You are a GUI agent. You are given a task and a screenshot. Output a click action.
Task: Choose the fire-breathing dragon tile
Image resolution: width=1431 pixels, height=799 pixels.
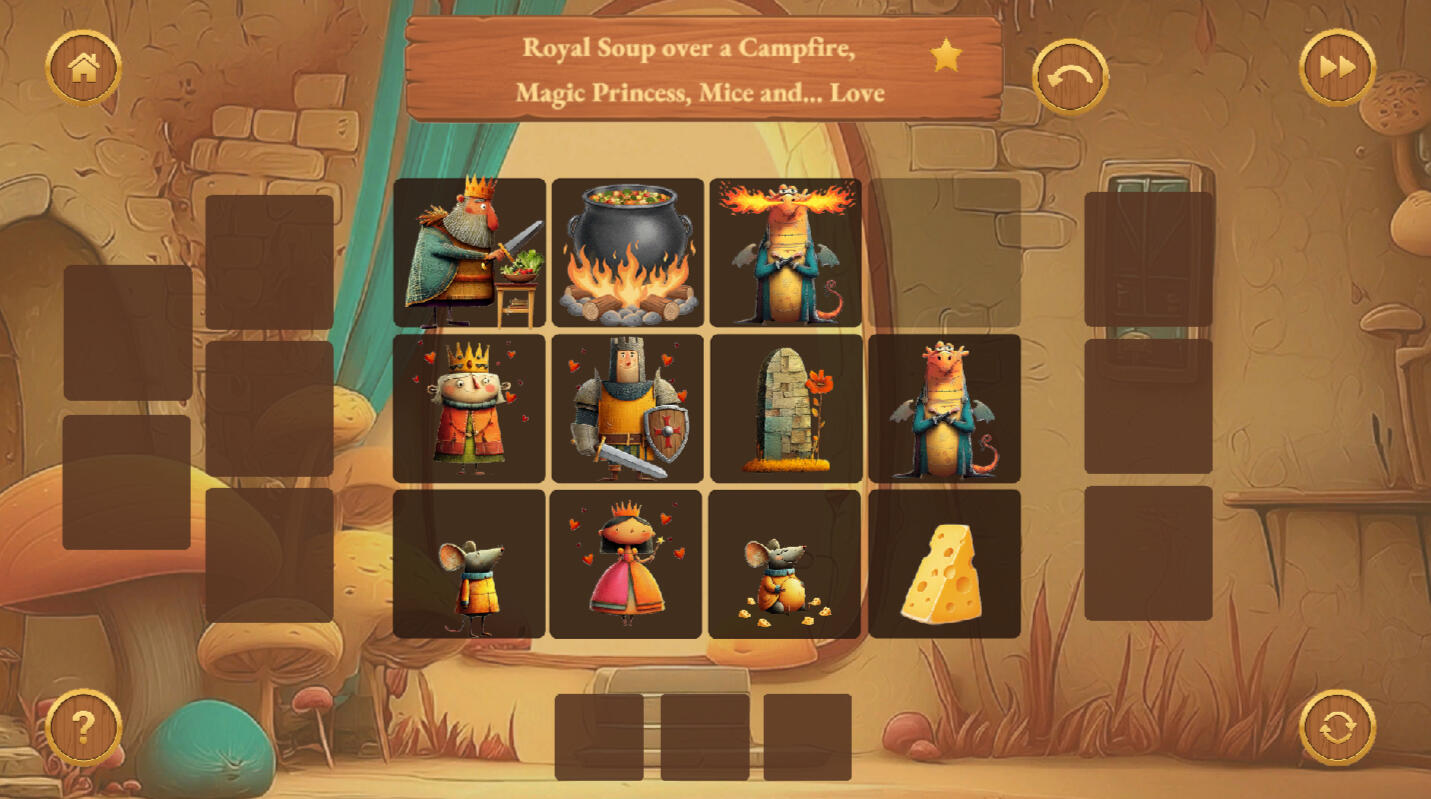click(x=785, y=252)
